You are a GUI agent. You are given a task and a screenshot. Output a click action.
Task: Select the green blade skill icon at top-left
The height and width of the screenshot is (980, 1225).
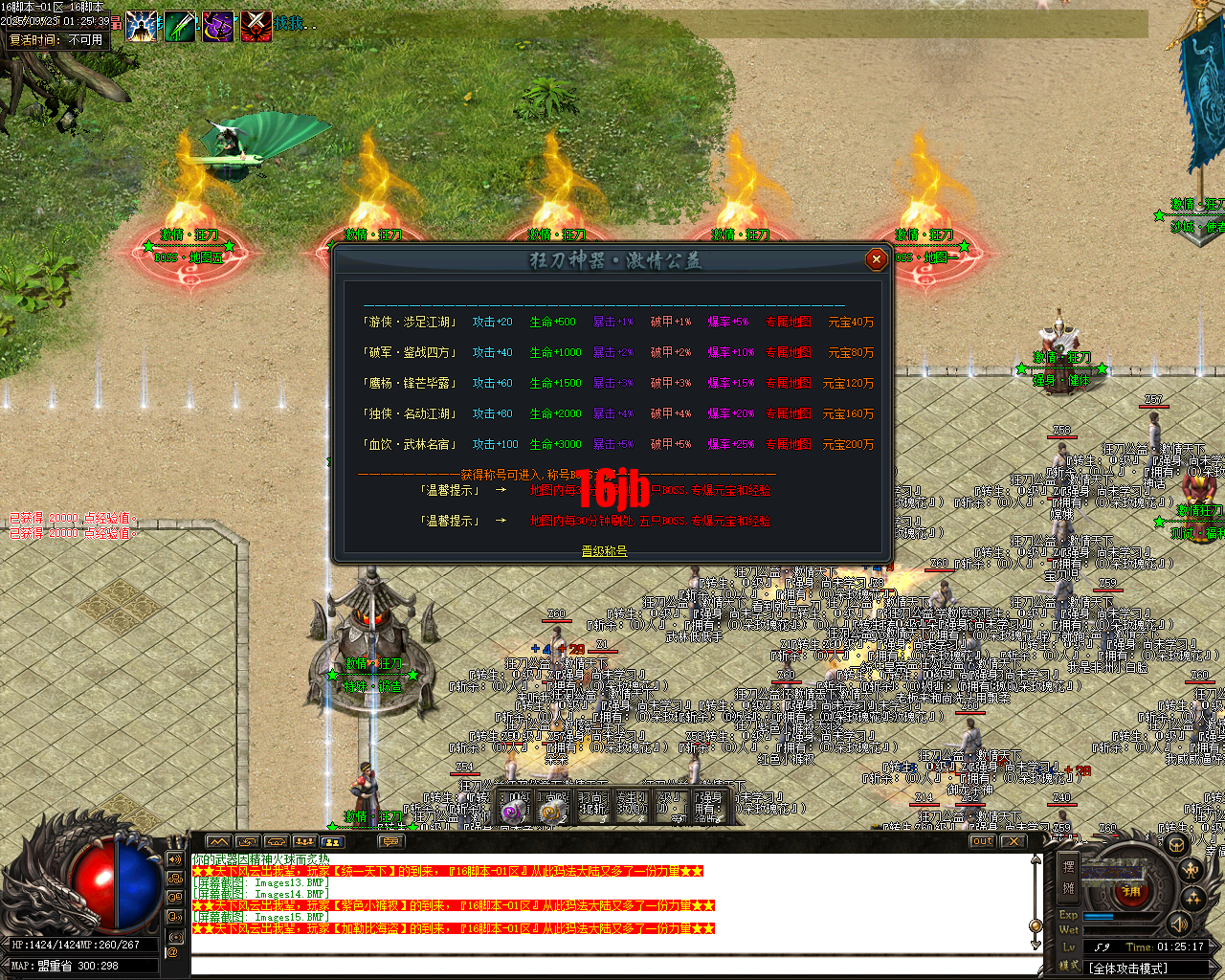tap(181, 25)
